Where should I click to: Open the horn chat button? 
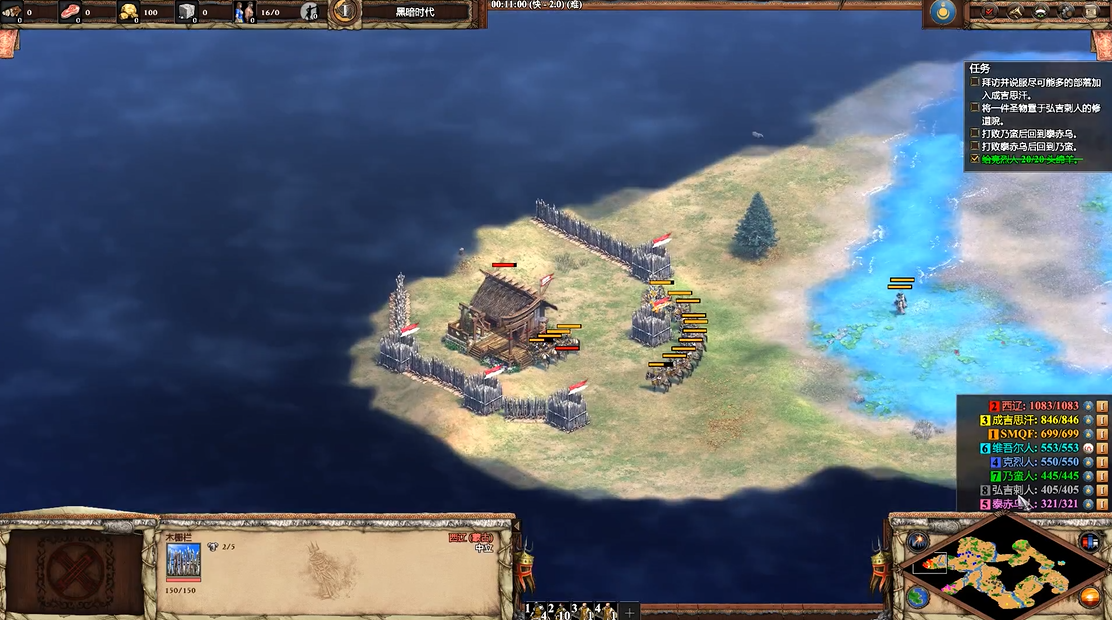1015,12
